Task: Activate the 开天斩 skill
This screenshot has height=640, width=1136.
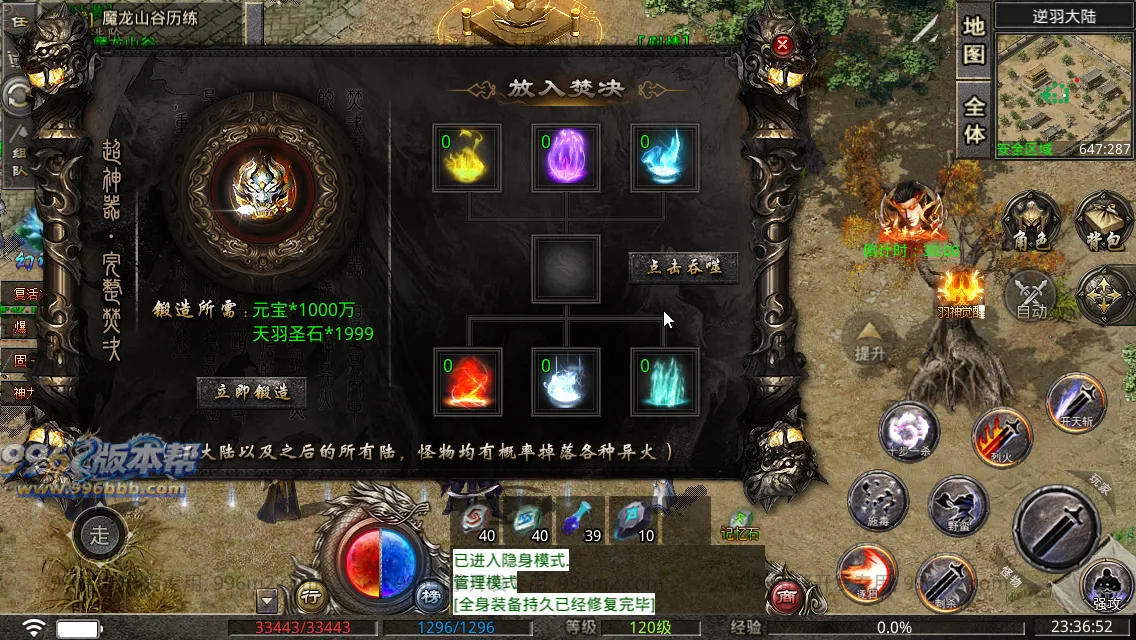Action: coord(1076,401)
